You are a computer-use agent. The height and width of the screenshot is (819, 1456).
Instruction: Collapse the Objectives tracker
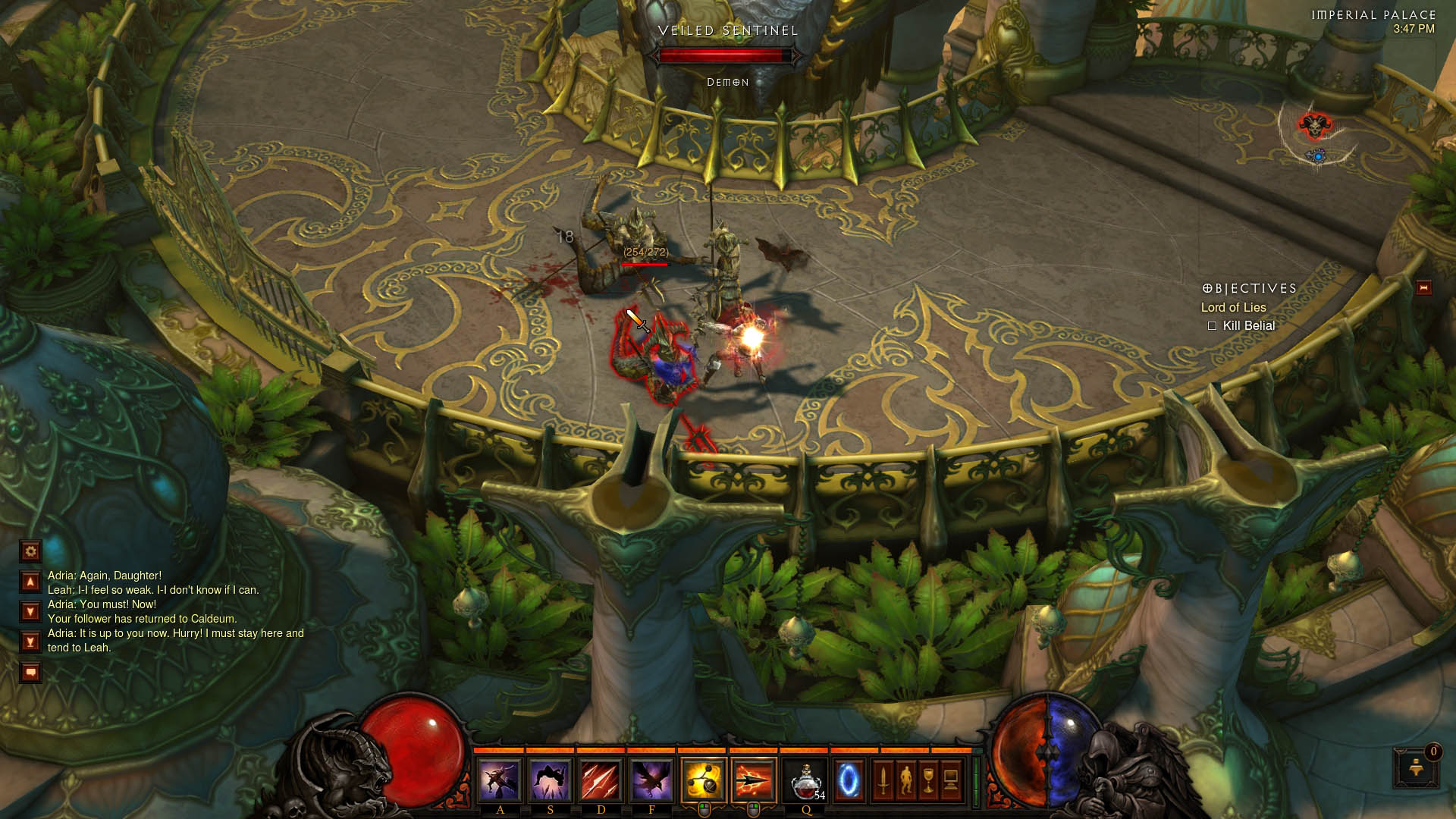point(1423,288)
